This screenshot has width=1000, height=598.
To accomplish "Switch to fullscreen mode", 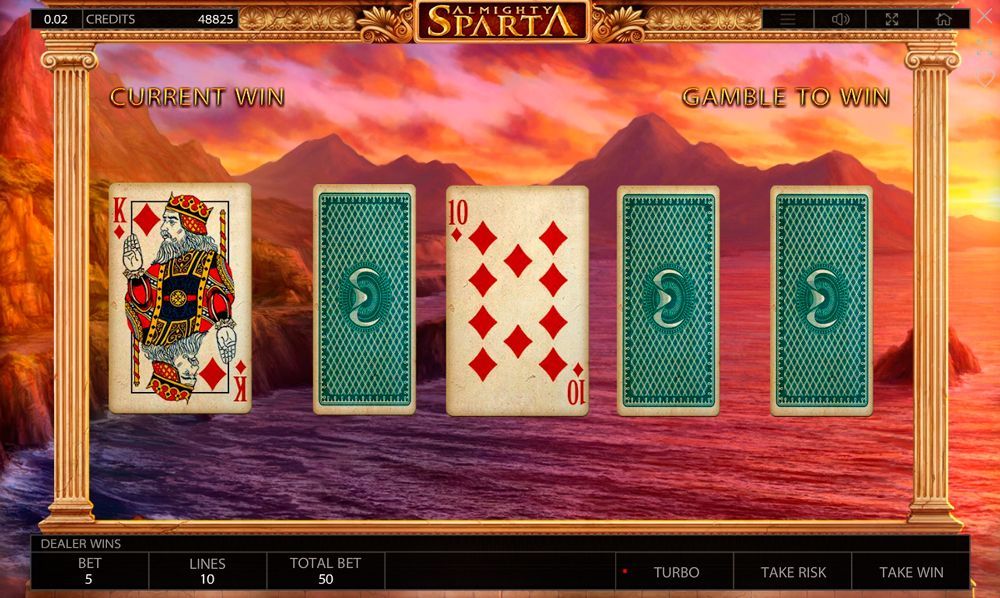I will coord(892,19).
